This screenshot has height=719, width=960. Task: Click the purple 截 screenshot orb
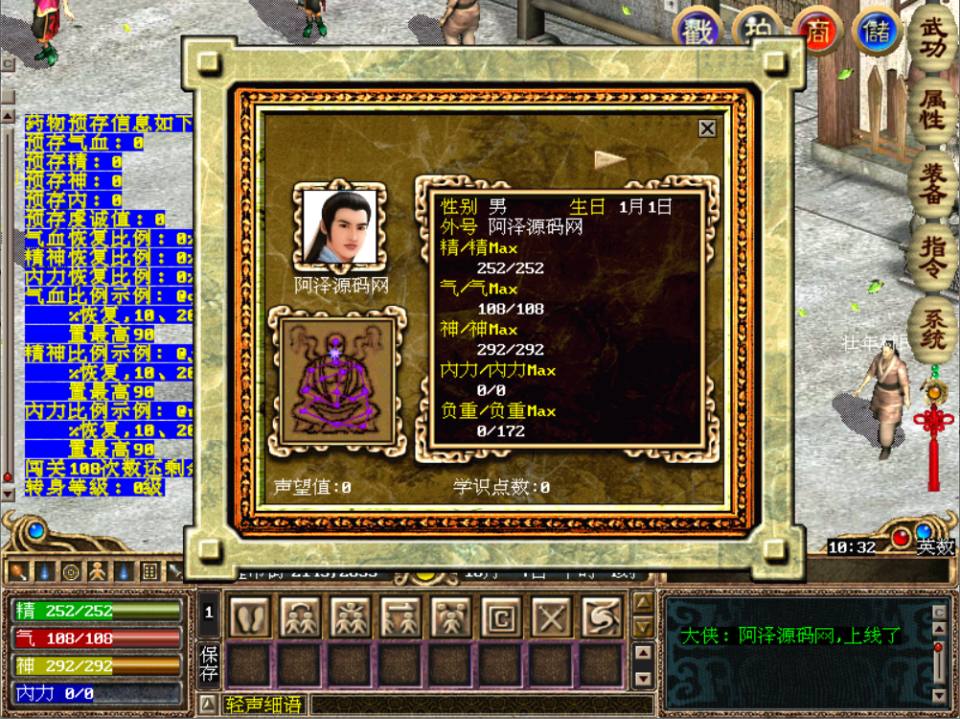[x=697, y=31]
